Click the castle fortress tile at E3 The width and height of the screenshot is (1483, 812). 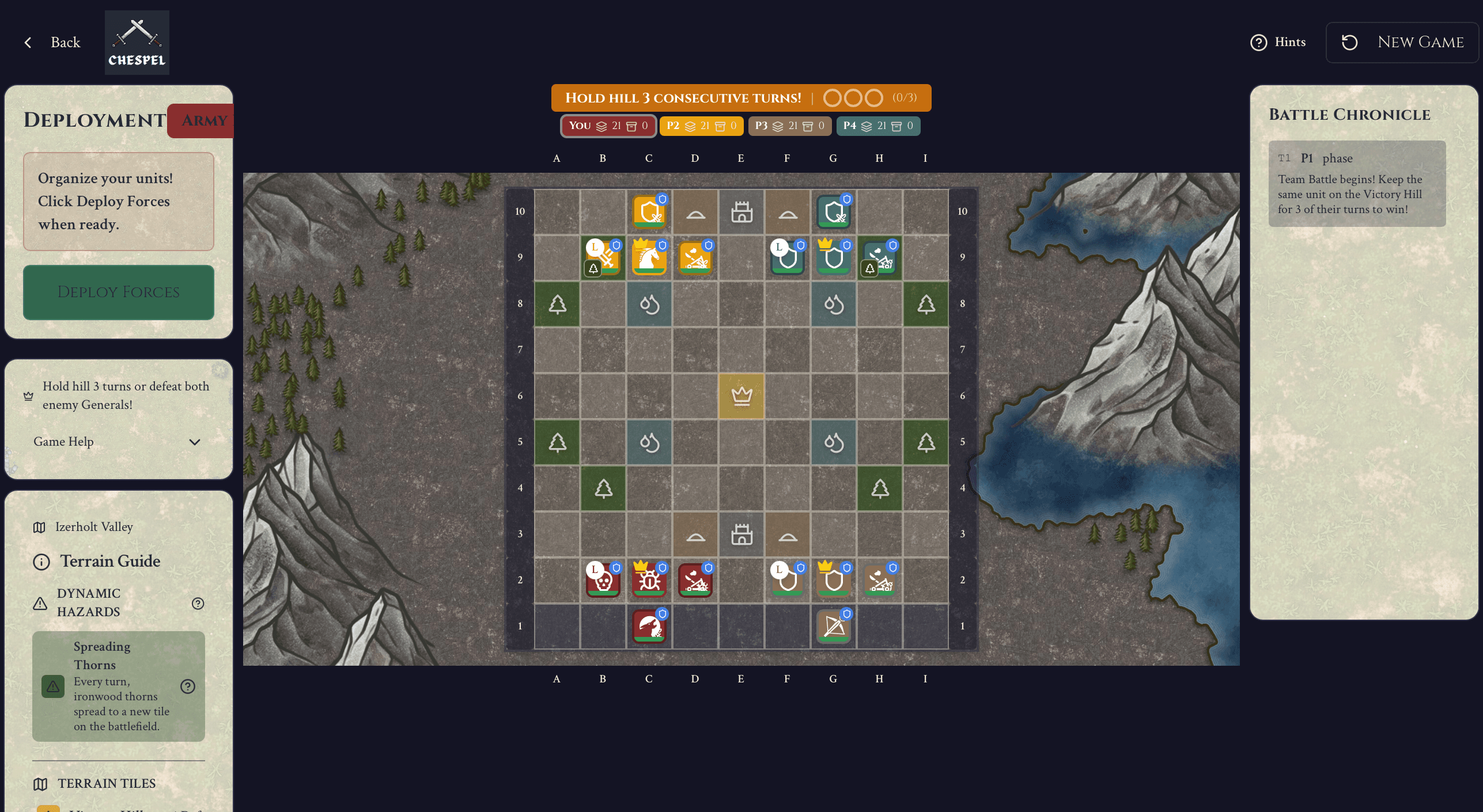tap(741, 534)
